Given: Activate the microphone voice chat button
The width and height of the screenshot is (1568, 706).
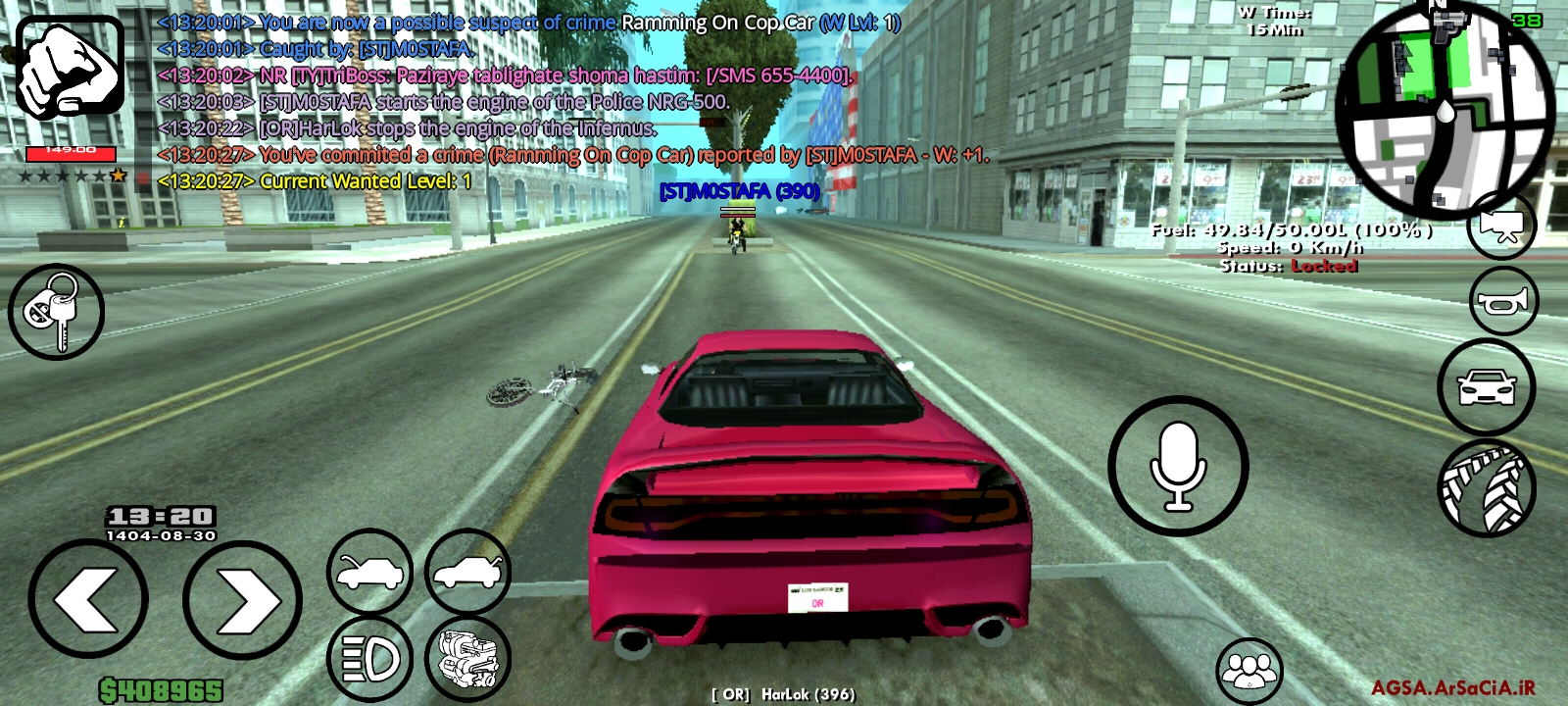Looking at the screenshot, I should 1178,466.
